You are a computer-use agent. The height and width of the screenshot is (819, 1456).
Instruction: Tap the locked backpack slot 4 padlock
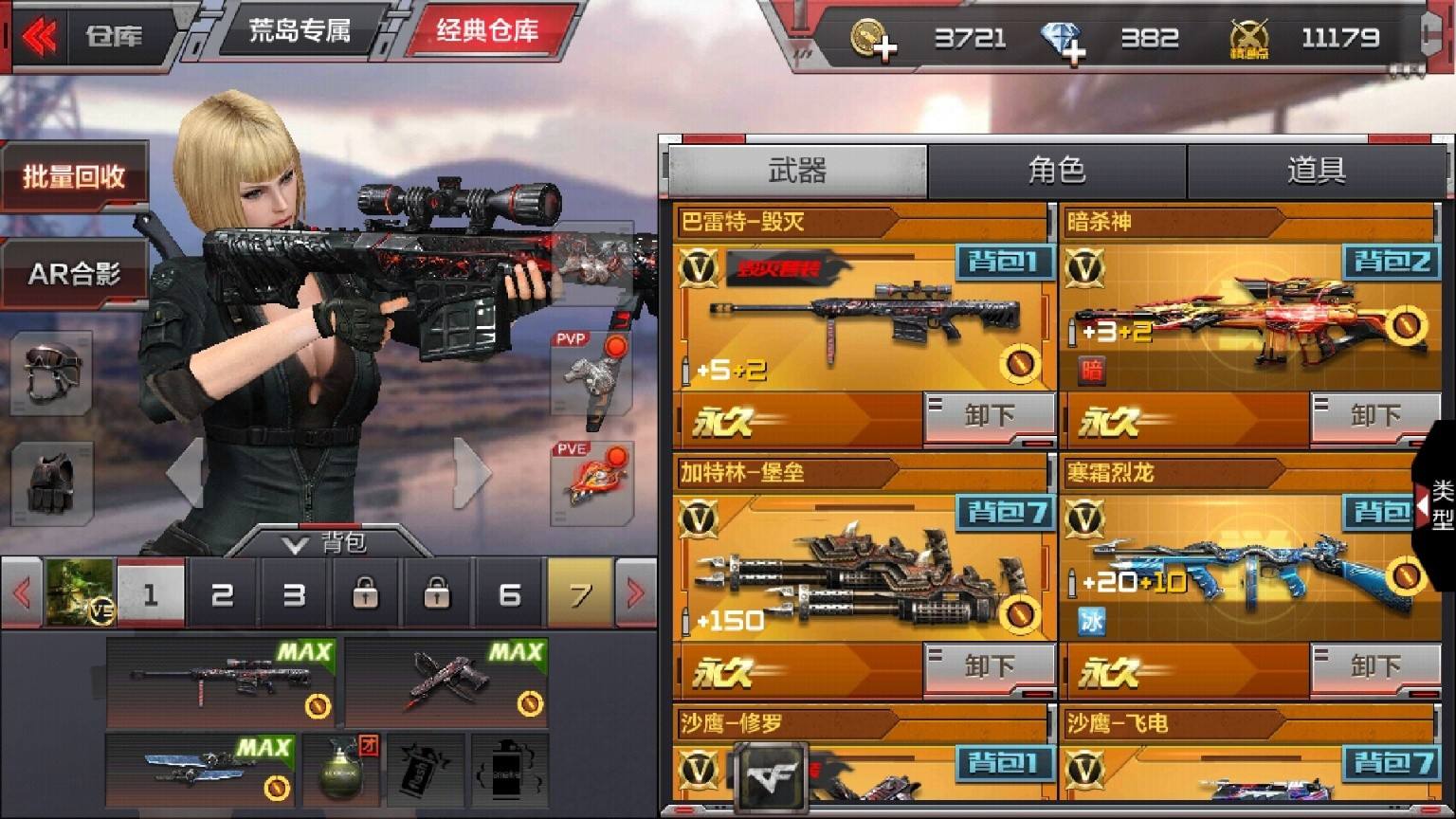(x=367, y=596)
